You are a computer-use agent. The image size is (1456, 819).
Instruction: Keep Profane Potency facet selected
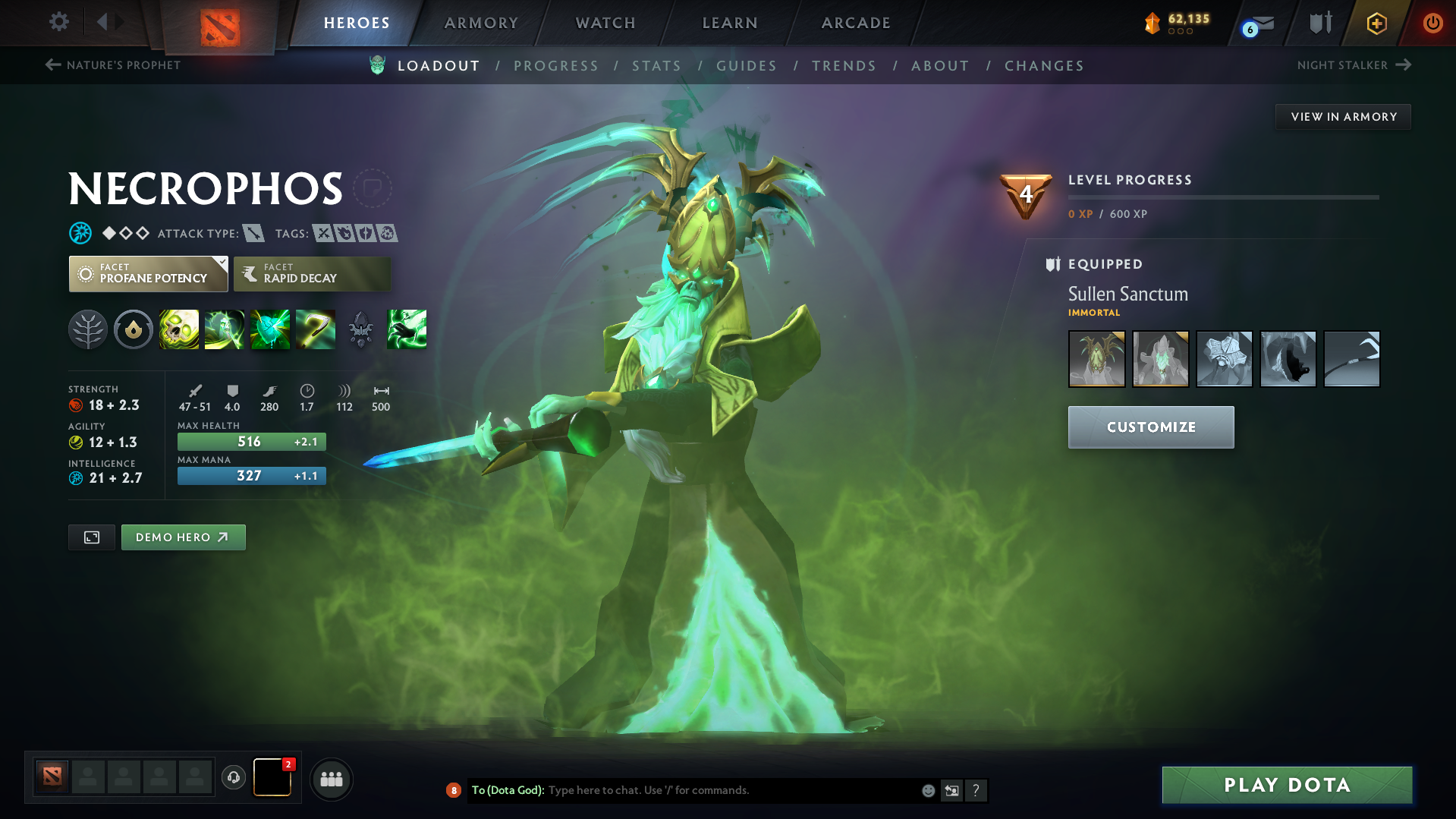[x=148, y=273]
